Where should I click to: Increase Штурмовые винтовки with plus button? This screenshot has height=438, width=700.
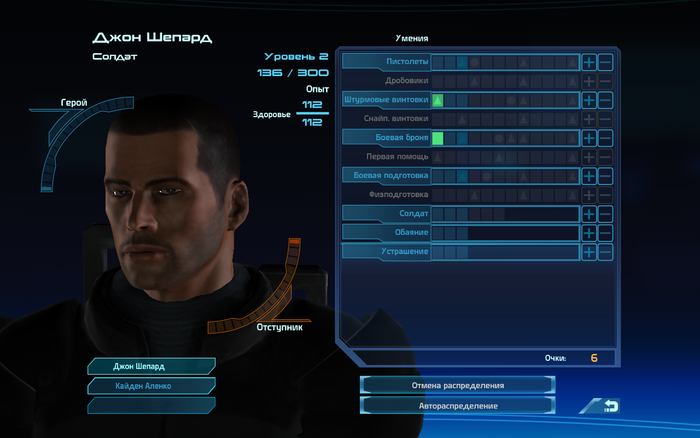coord(589,100)
